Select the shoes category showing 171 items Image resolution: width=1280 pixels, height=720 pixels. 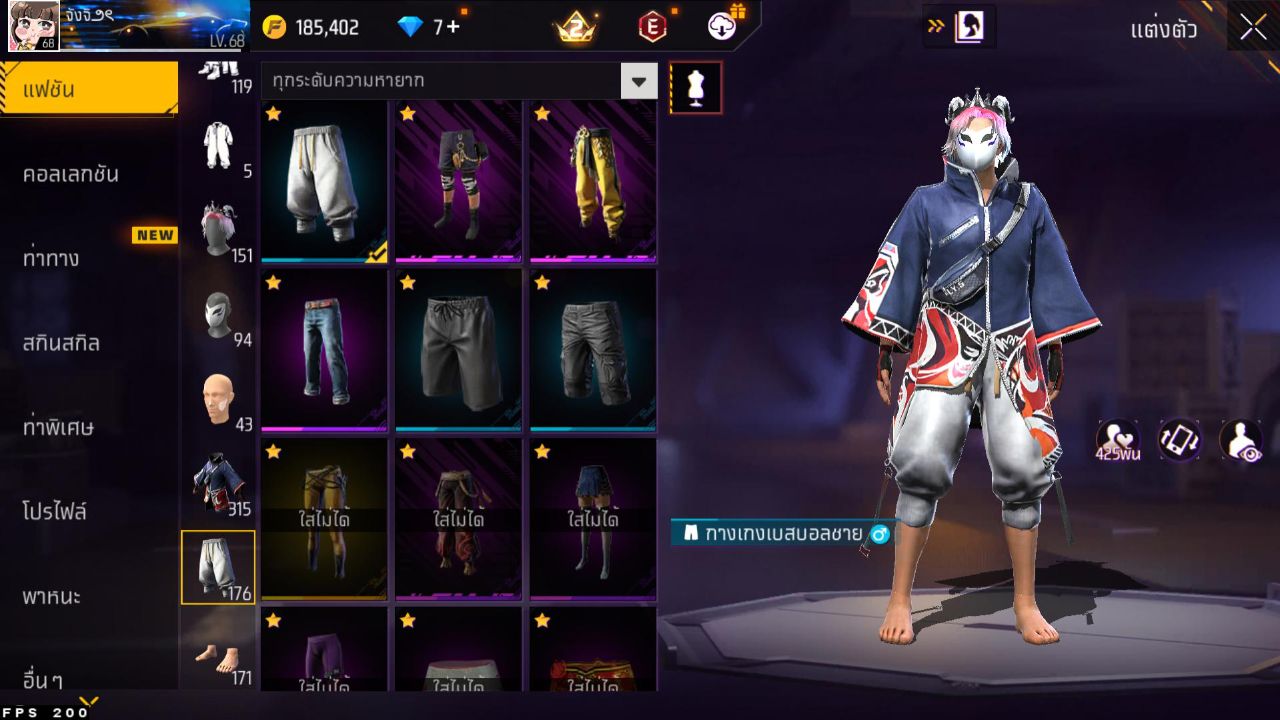click(220, 655)
